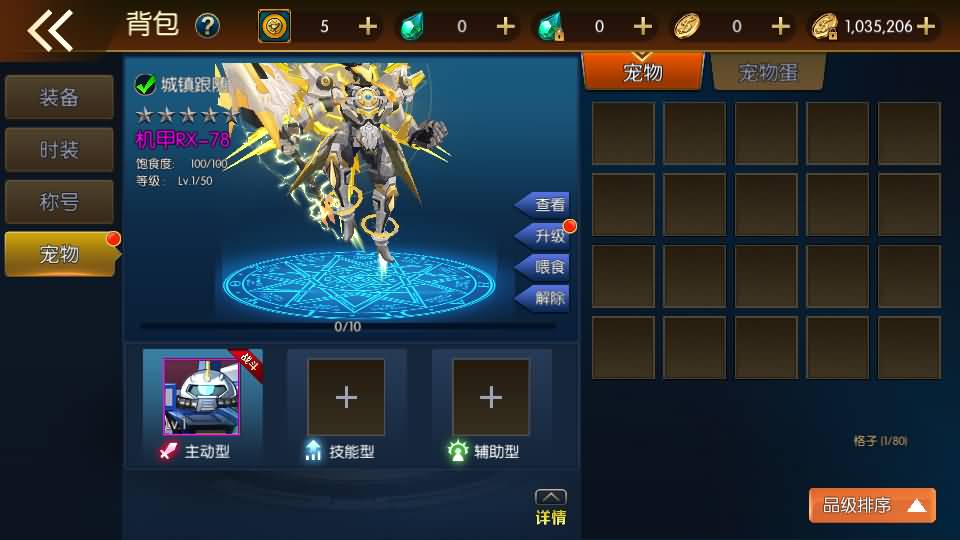The height and width of the screenshot is (540, 960).
Task: Dismiss the pet with 解除
Action: click(x=545, y=298)
